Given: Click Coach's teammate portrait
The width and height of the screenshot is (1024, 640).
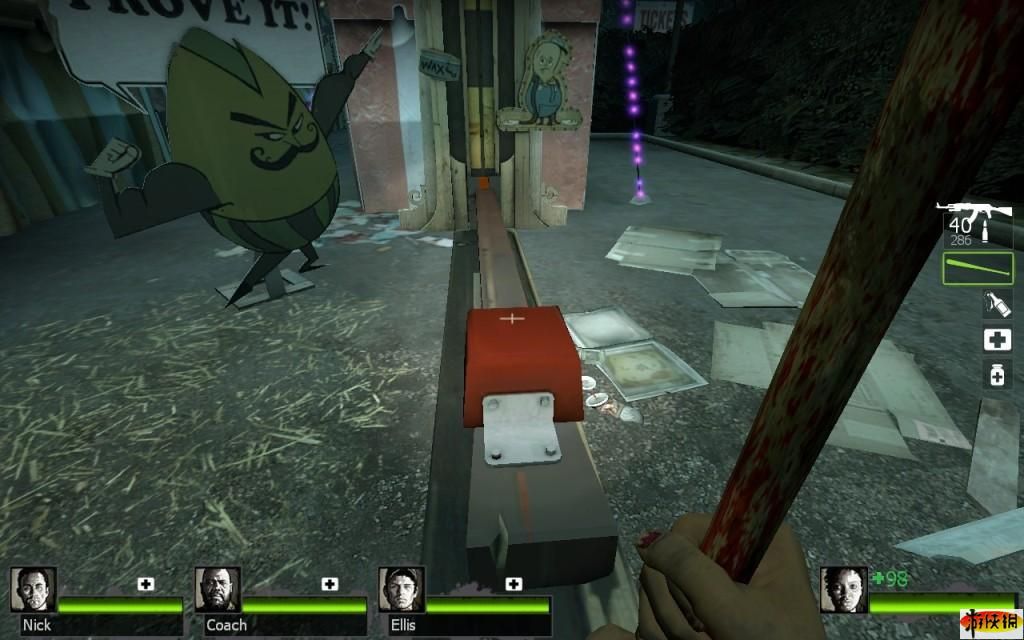Looking at the screenshot, I should coord(217,588).
